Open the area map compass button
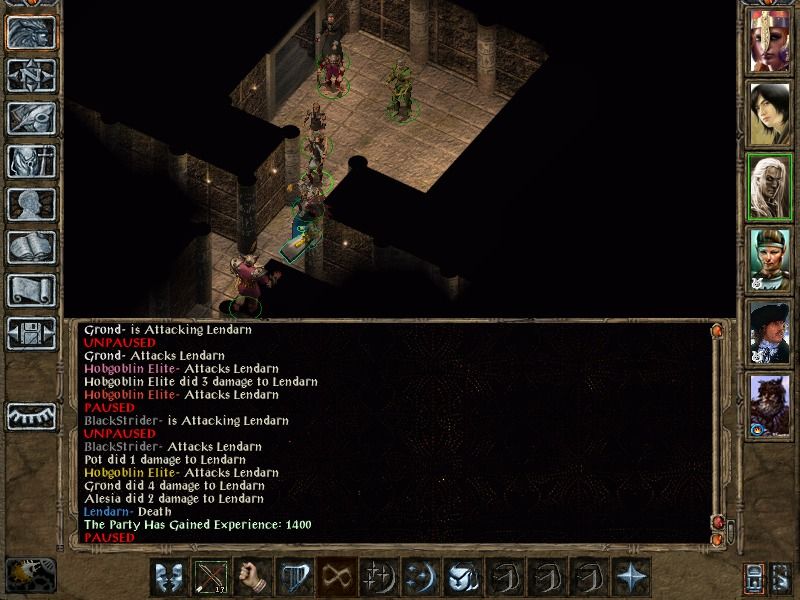 point(30,75)
